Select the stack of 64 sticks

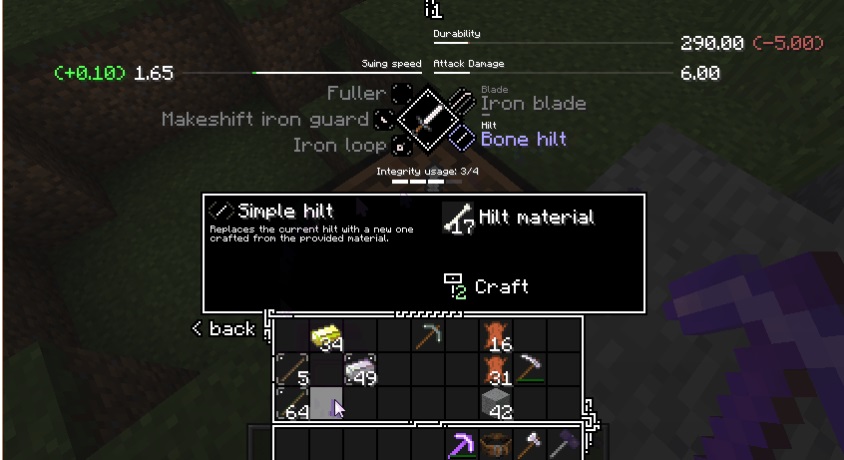[292, 404]
